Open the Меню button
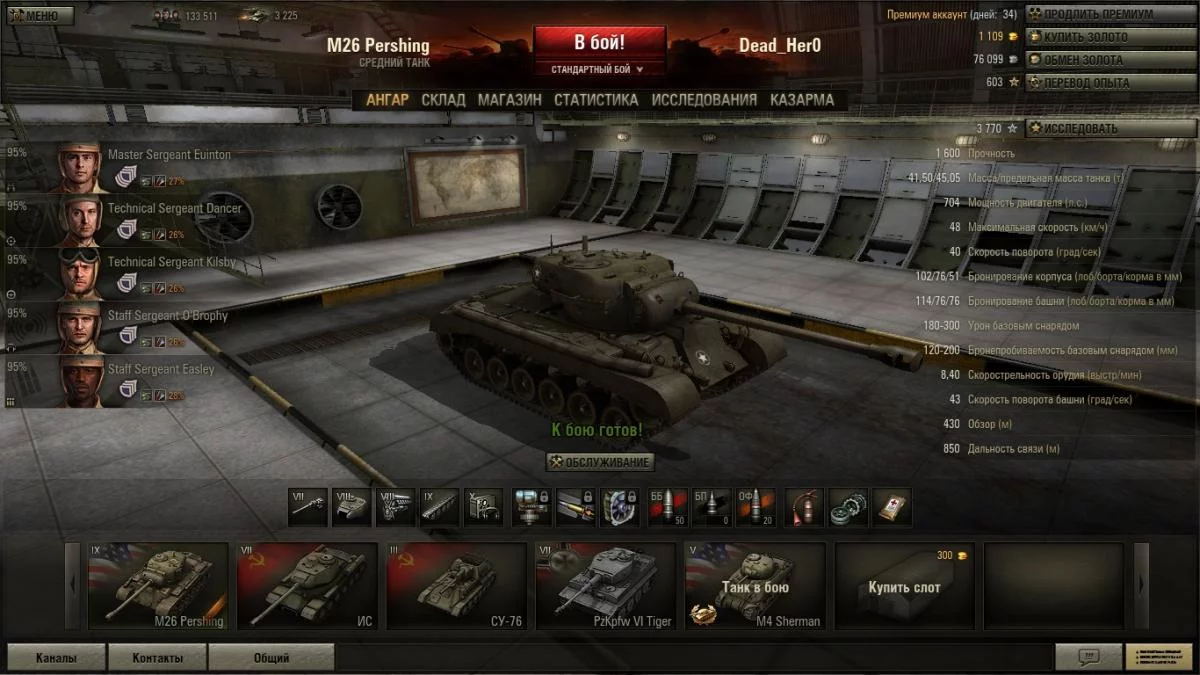 click(39, 15)
